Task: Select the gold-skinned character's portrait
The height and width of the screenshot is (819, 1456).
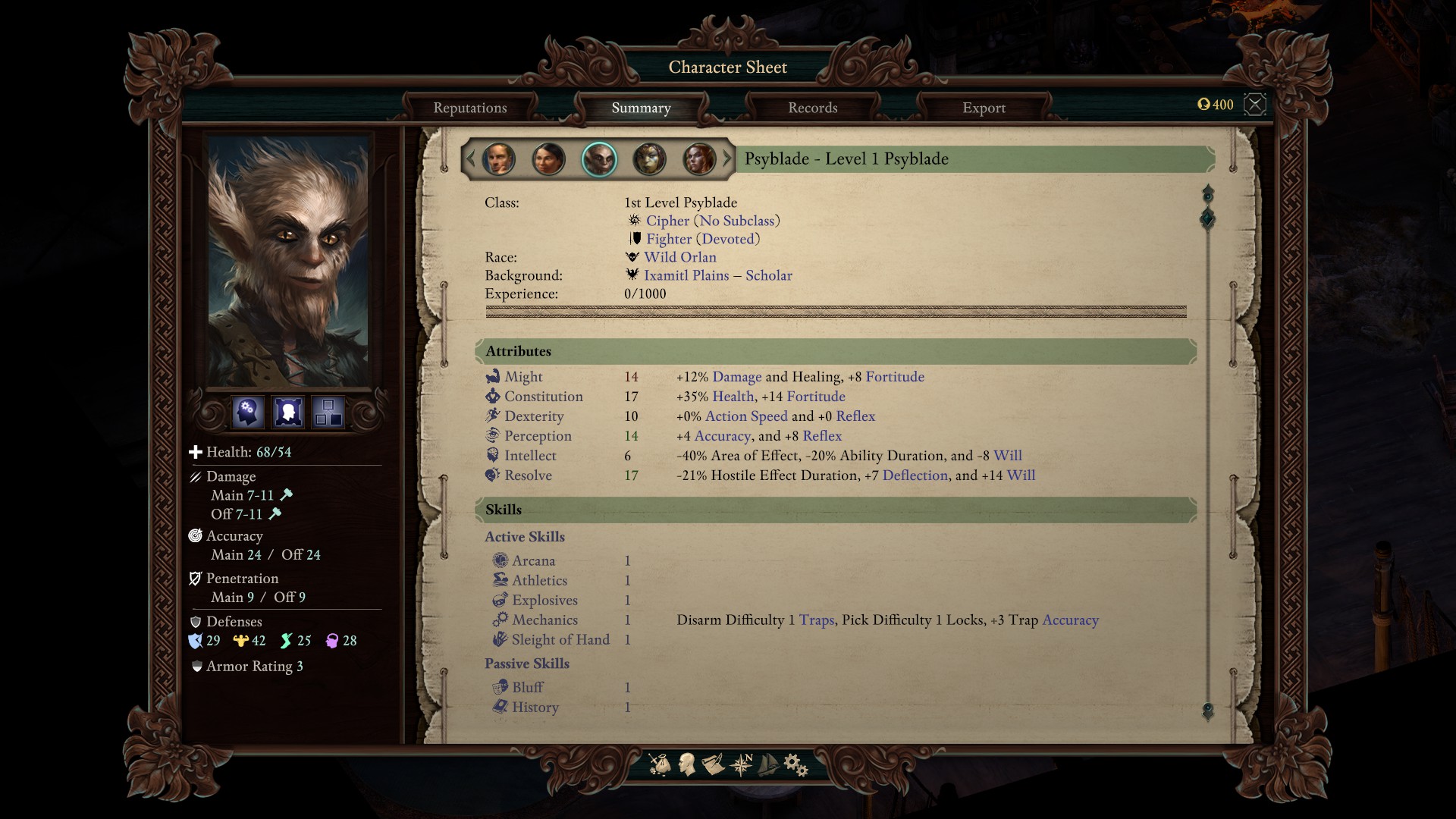Action: click(649, 159)
